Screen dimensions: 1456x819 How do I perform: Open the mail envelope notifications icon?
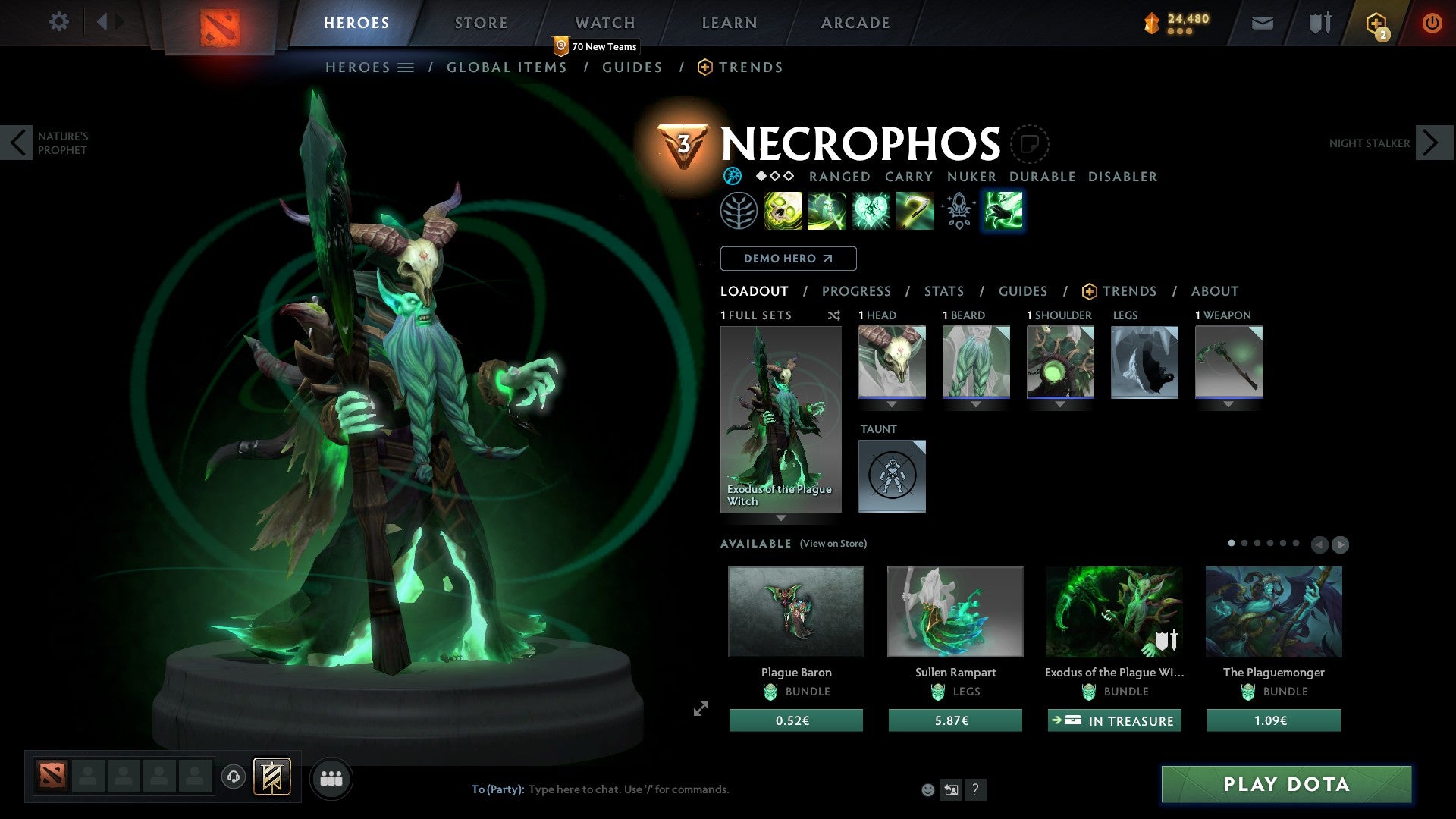click(1262, 23)
